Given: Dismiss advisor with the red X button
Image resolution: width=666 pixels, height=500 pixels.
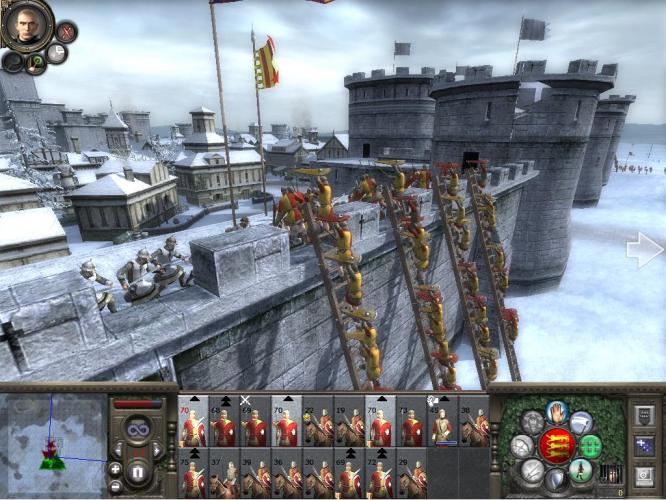Looking at the screenshot, I should click(66, 30).
